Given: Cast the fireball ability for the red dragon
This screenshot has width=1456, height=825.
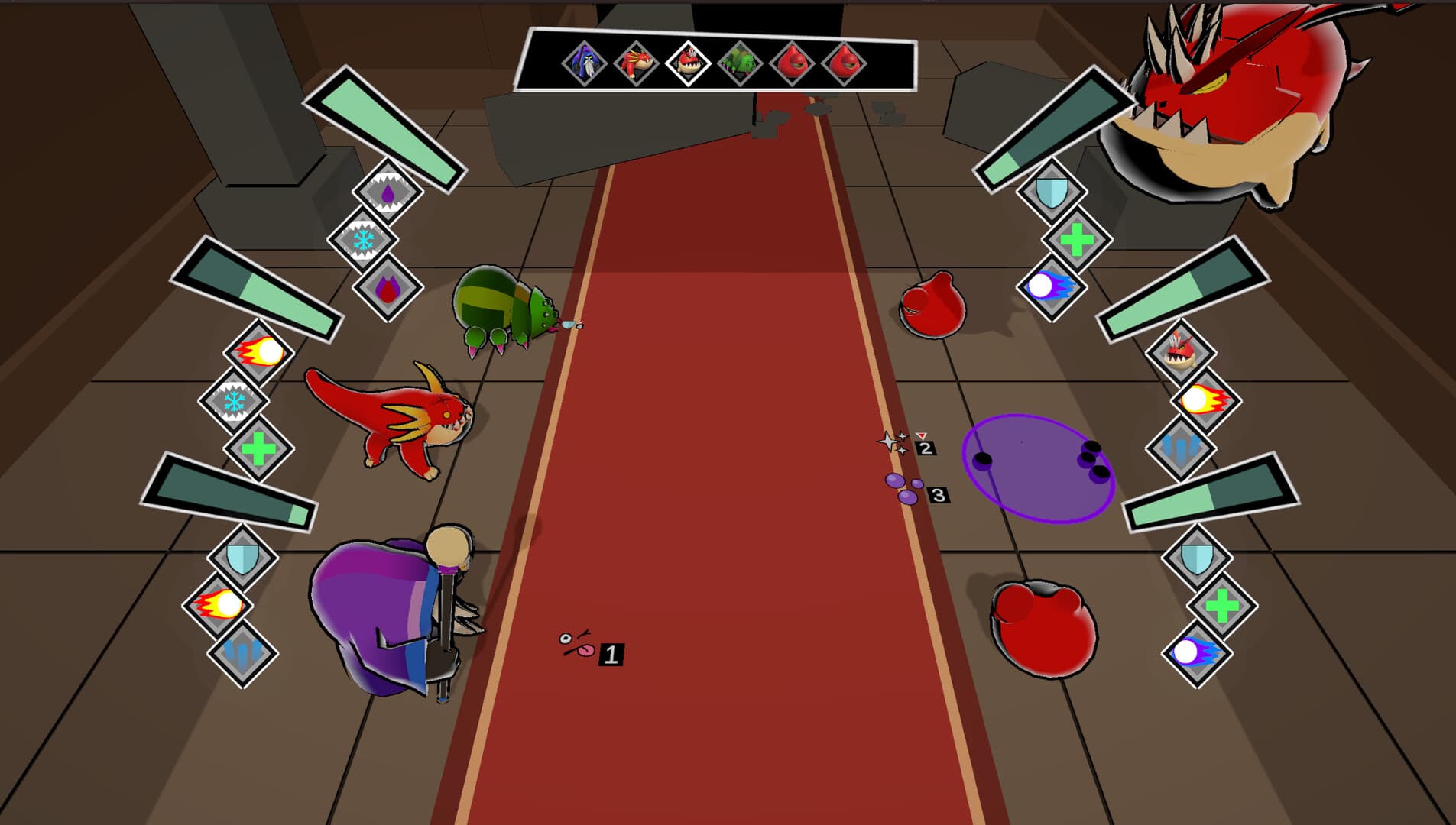Looking at the screenshot, I should click(260, 351).
